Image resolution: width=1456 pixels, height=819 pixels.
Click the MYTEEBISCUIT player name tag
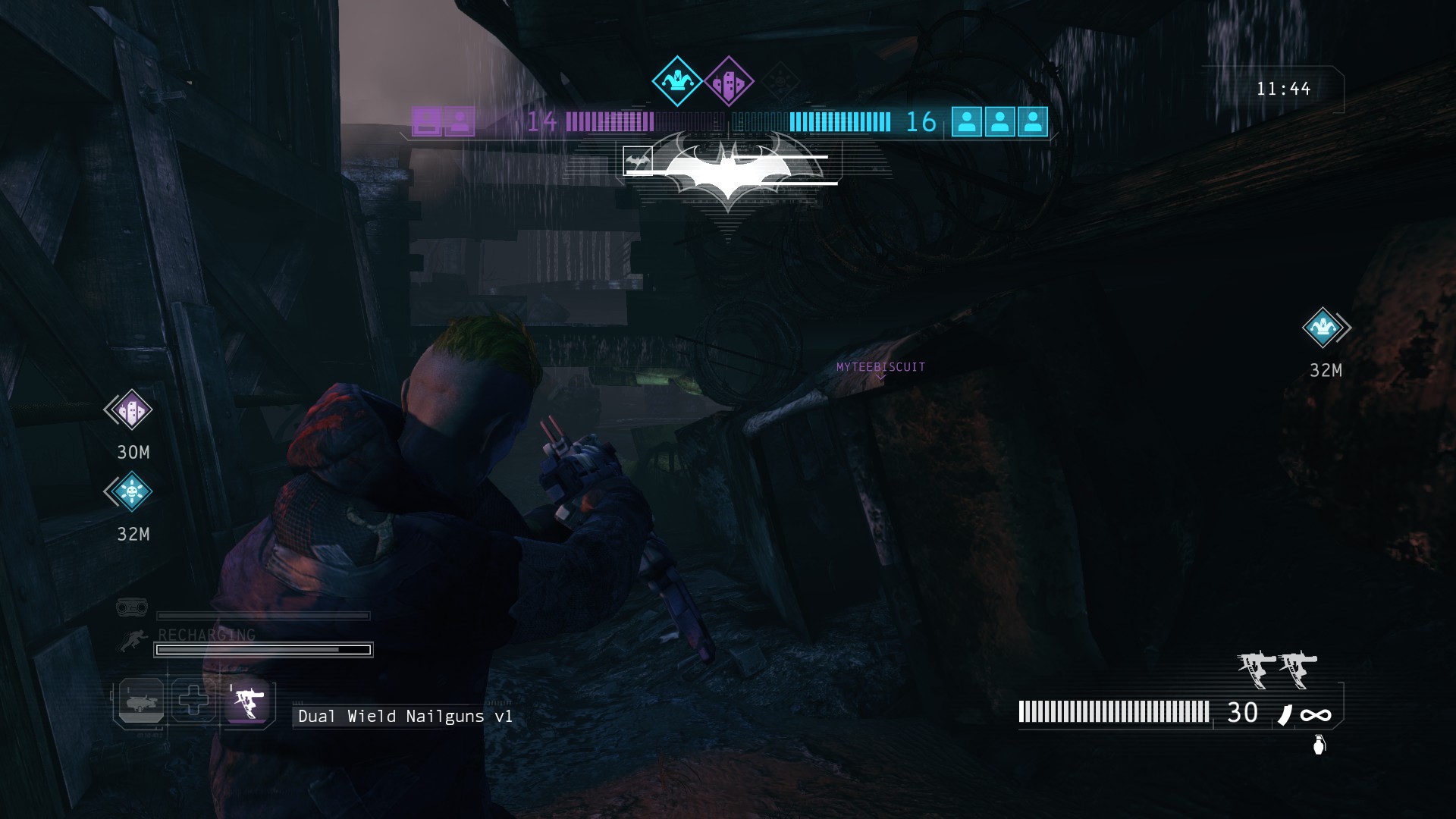[x=880, y=367]
